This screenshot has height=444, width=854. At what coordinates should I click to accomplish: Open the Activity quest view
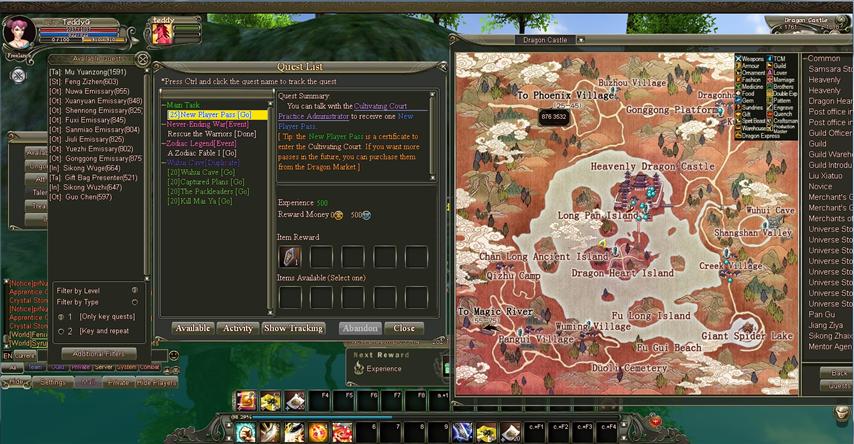(238, 328)
